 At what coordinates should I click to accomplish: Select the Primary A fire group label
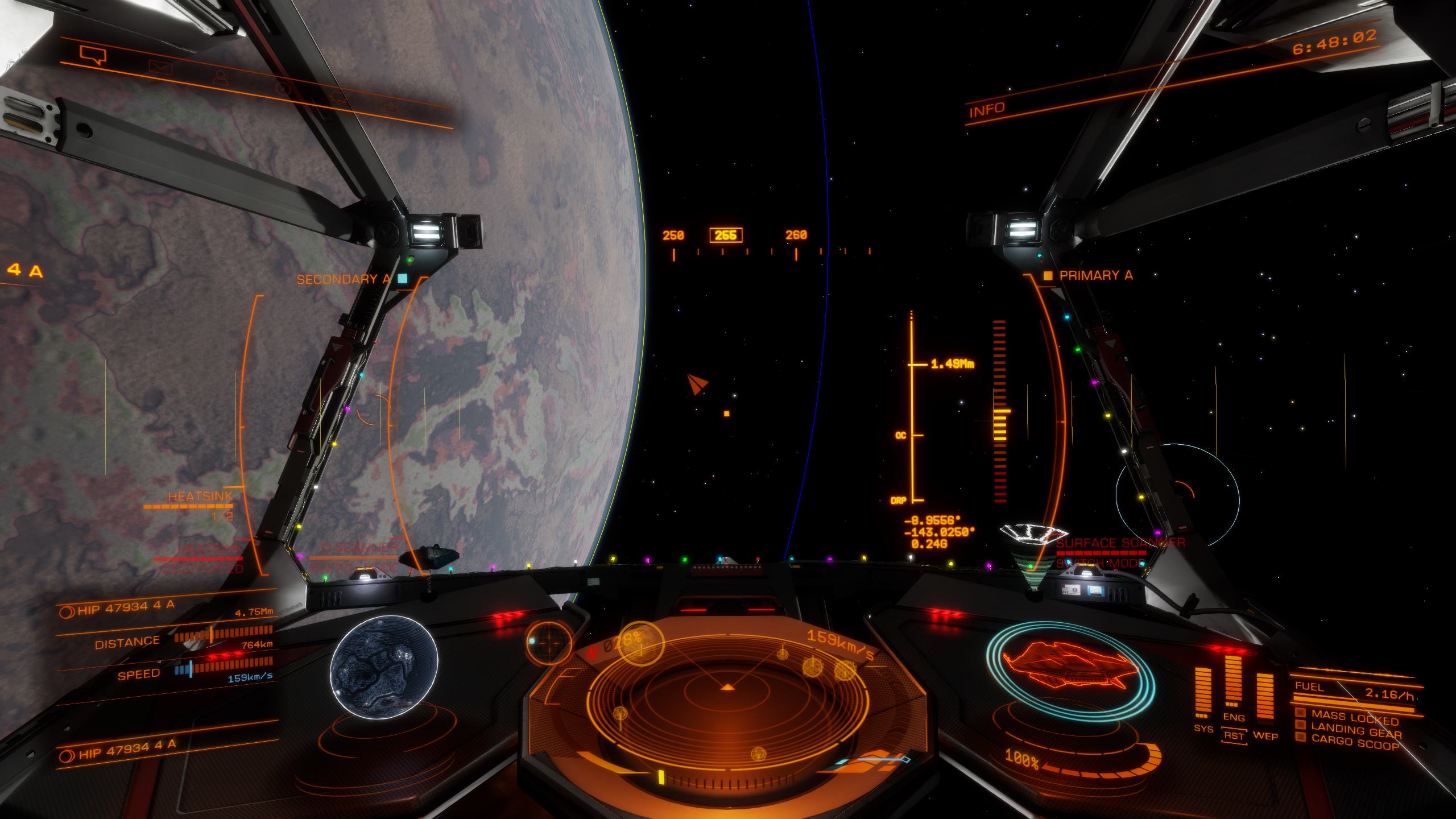point(1095,276)
